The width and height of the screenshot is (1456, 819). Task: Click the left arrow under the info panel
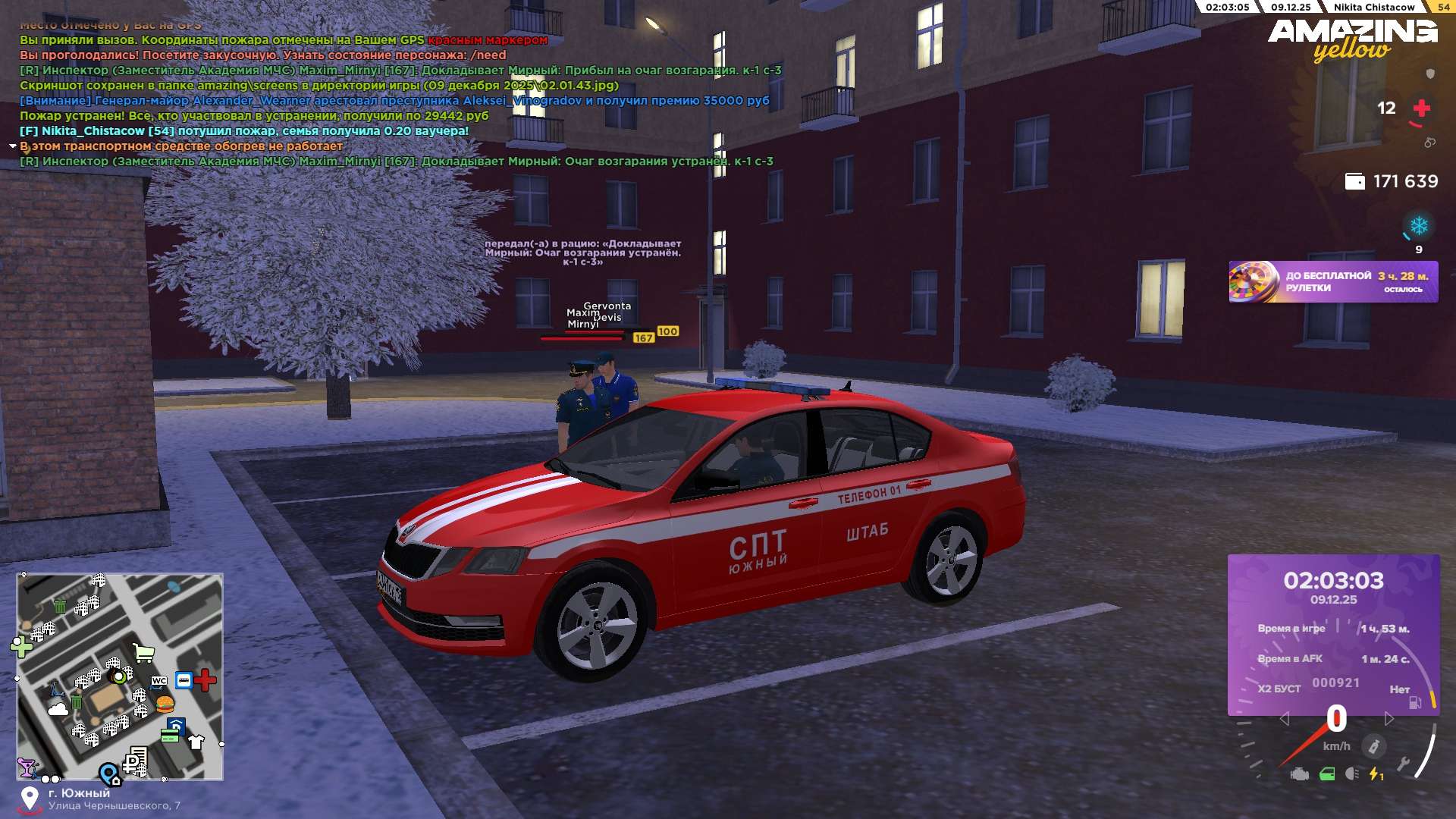1284,718
